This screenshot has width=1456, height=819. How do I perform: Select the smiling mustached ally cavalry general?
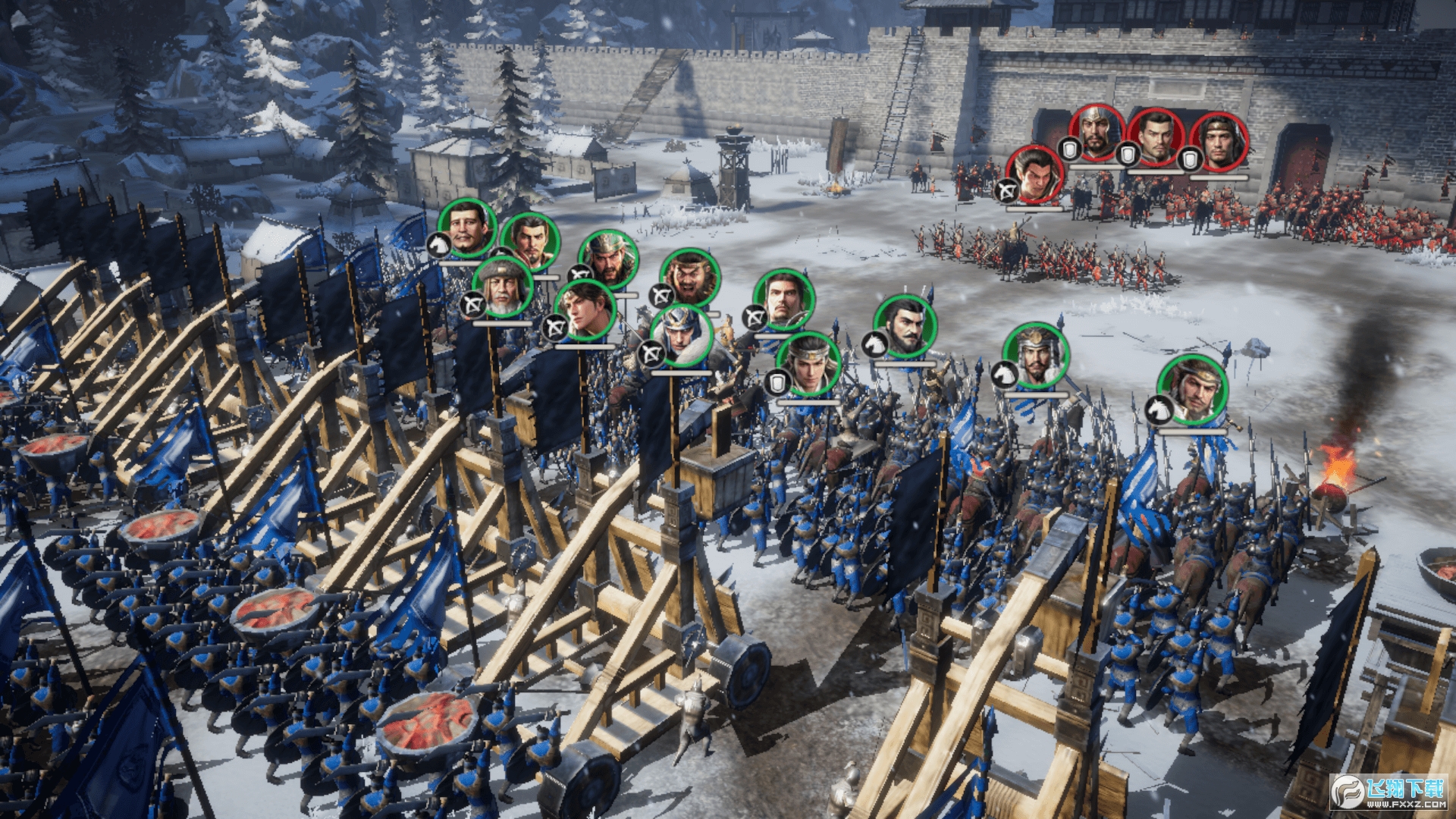[468, 227]
